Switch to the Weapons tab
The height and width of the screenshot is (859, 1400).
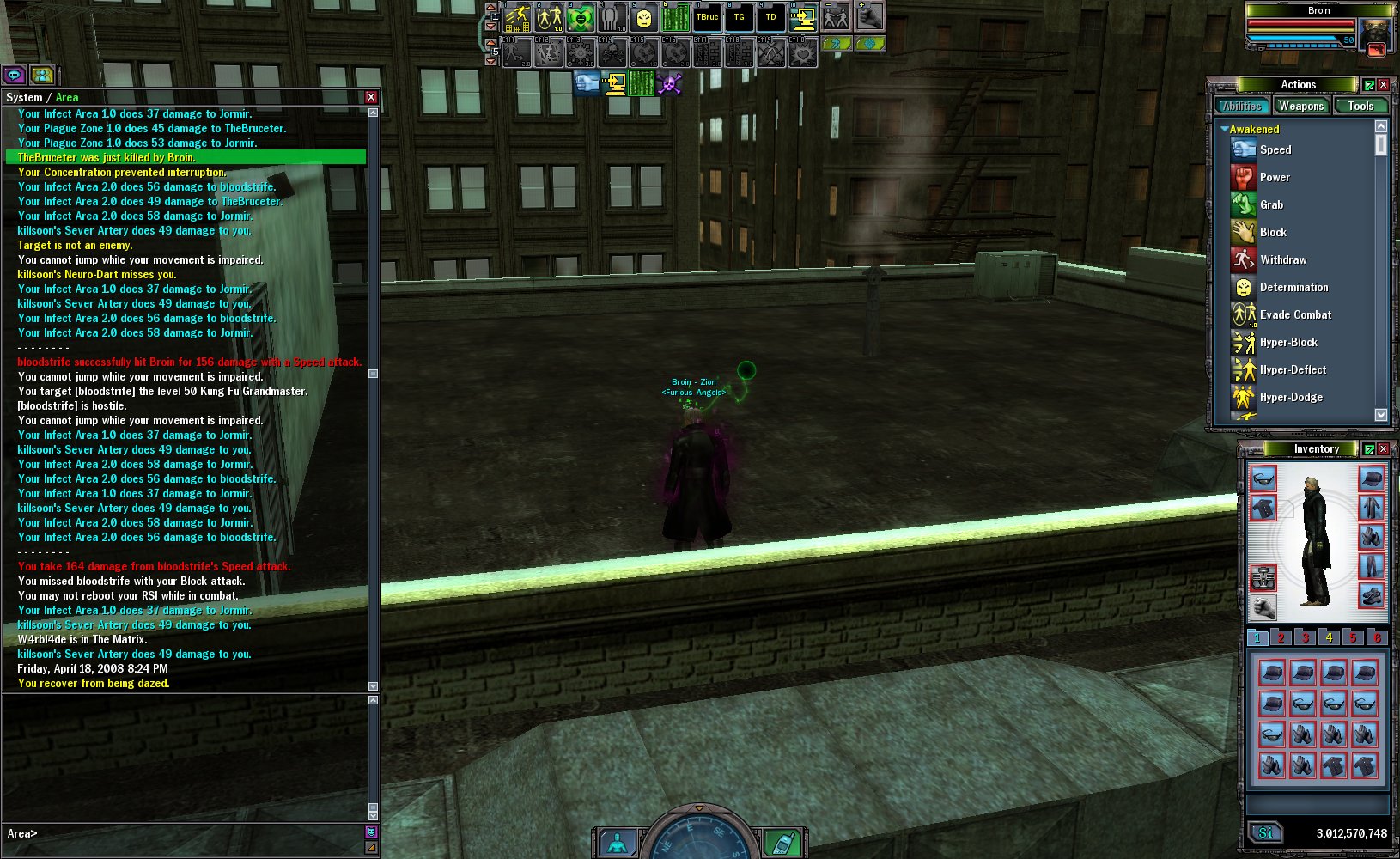1300,106
